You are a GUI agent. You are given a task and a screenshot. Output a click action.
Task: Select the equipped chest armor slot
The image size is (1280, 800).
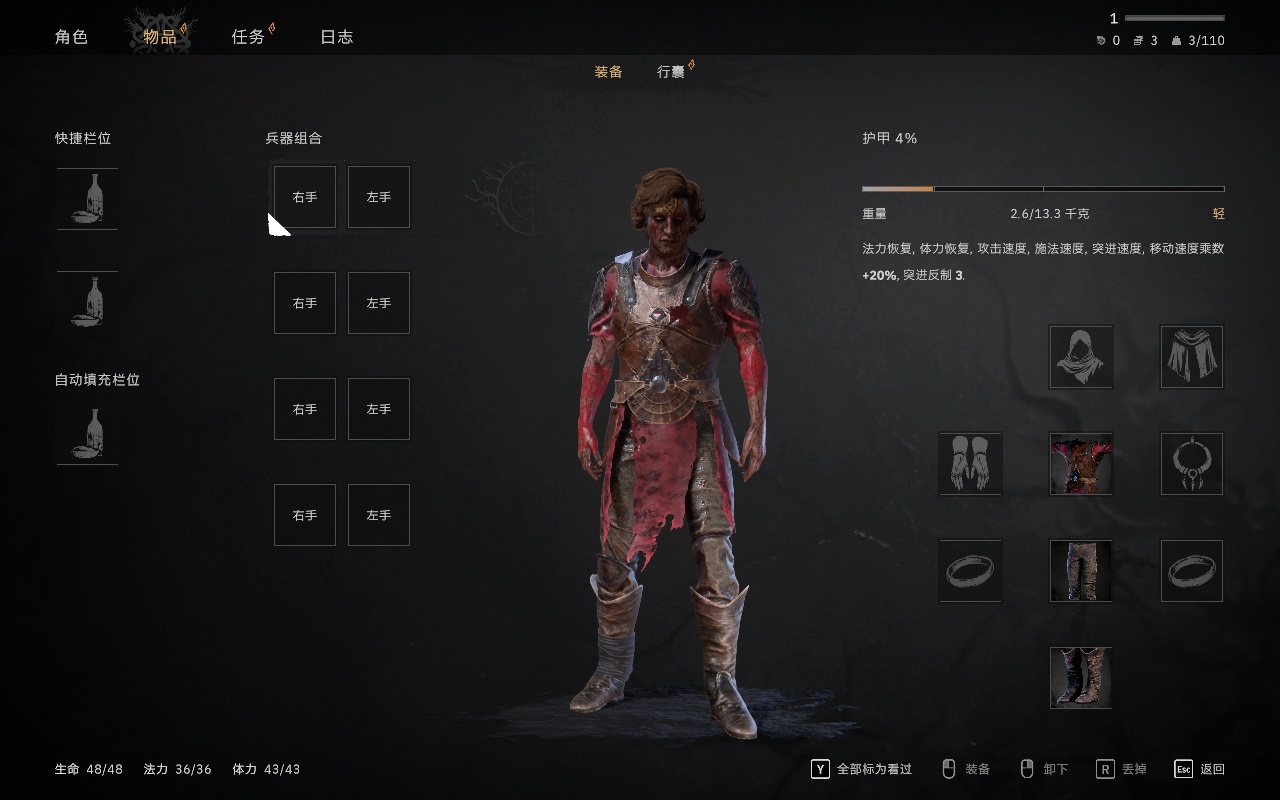(1081, 464)
